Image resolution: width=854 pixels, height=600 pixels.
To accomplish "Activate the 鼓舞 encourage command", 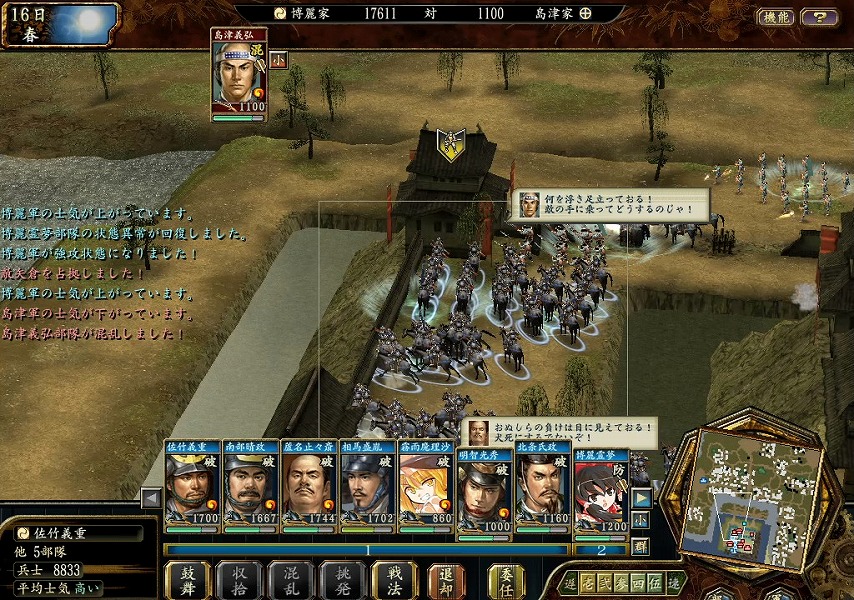I will [187, 580].
